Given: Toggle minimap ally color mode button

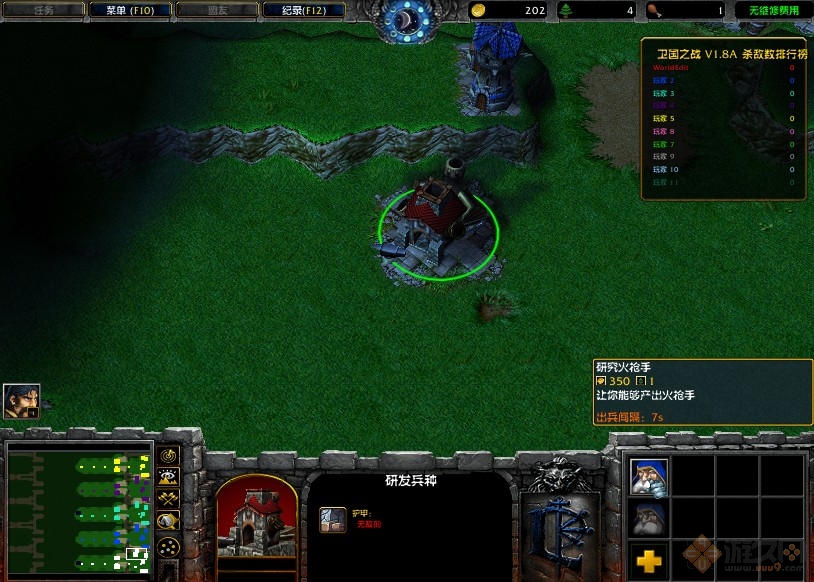Looking at the screenshot, I should click(x=168, y=499).
